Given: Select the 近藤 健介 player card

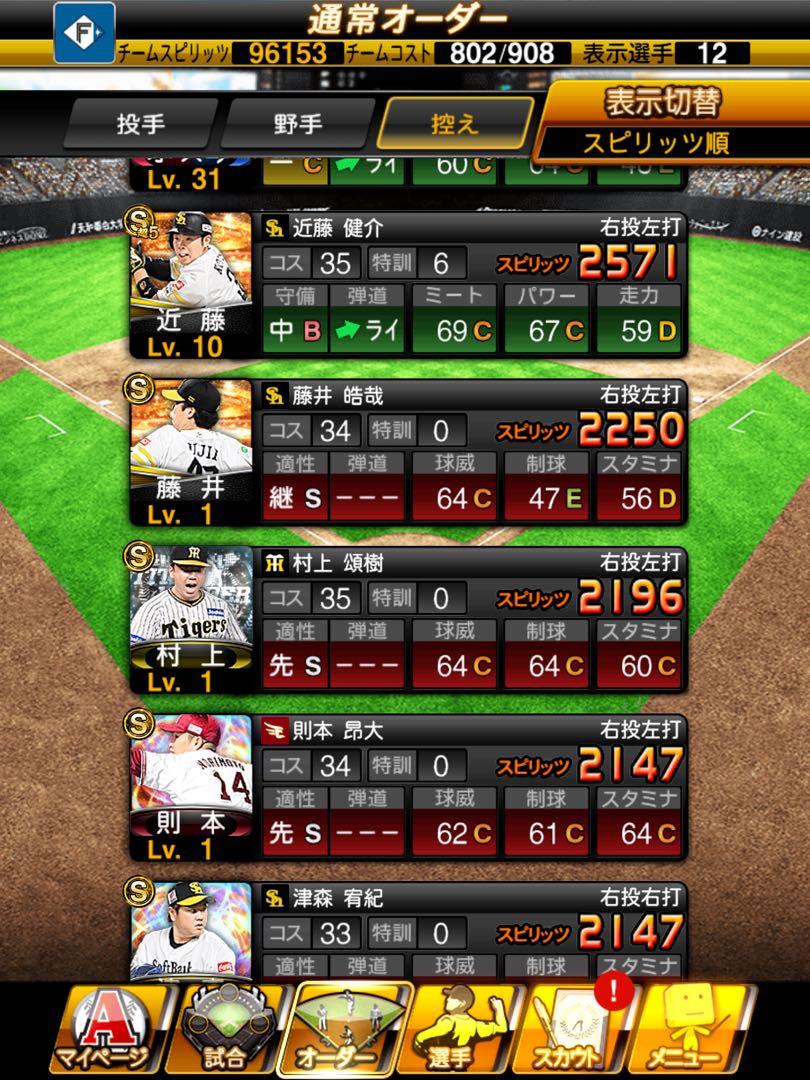Looking at the screenshot, I should click(x=408, y=283).
